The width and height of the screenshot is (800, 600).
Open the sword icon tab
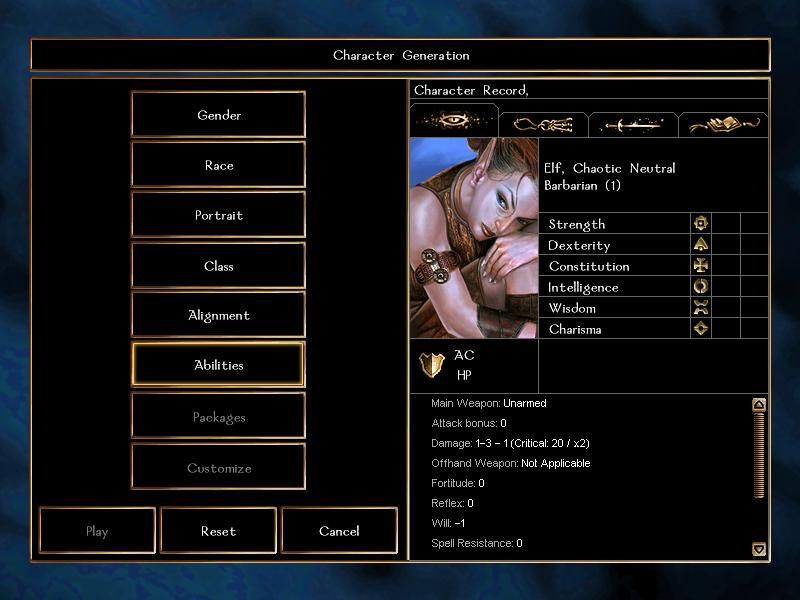632,124
